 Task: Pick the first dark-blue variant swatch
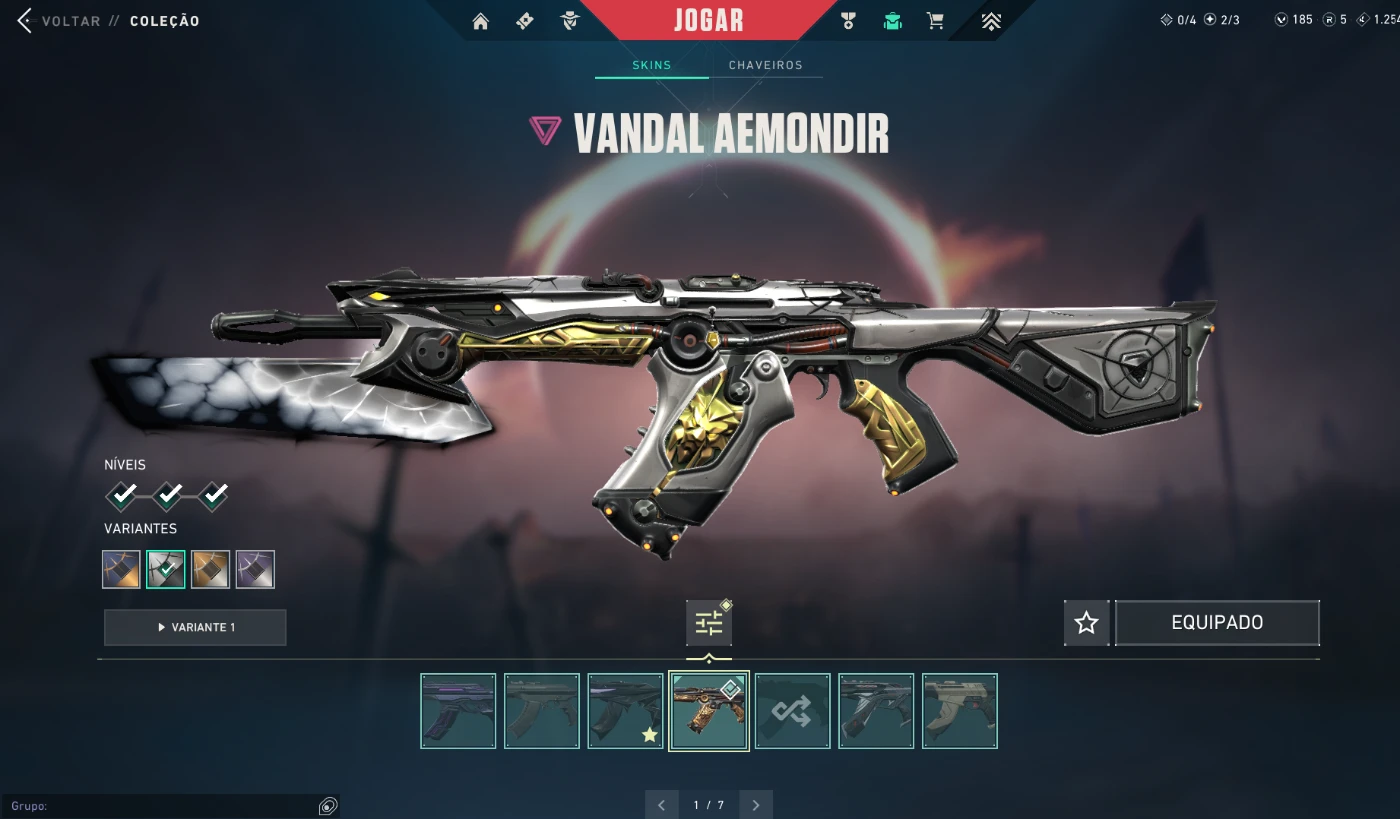(121, 569)
